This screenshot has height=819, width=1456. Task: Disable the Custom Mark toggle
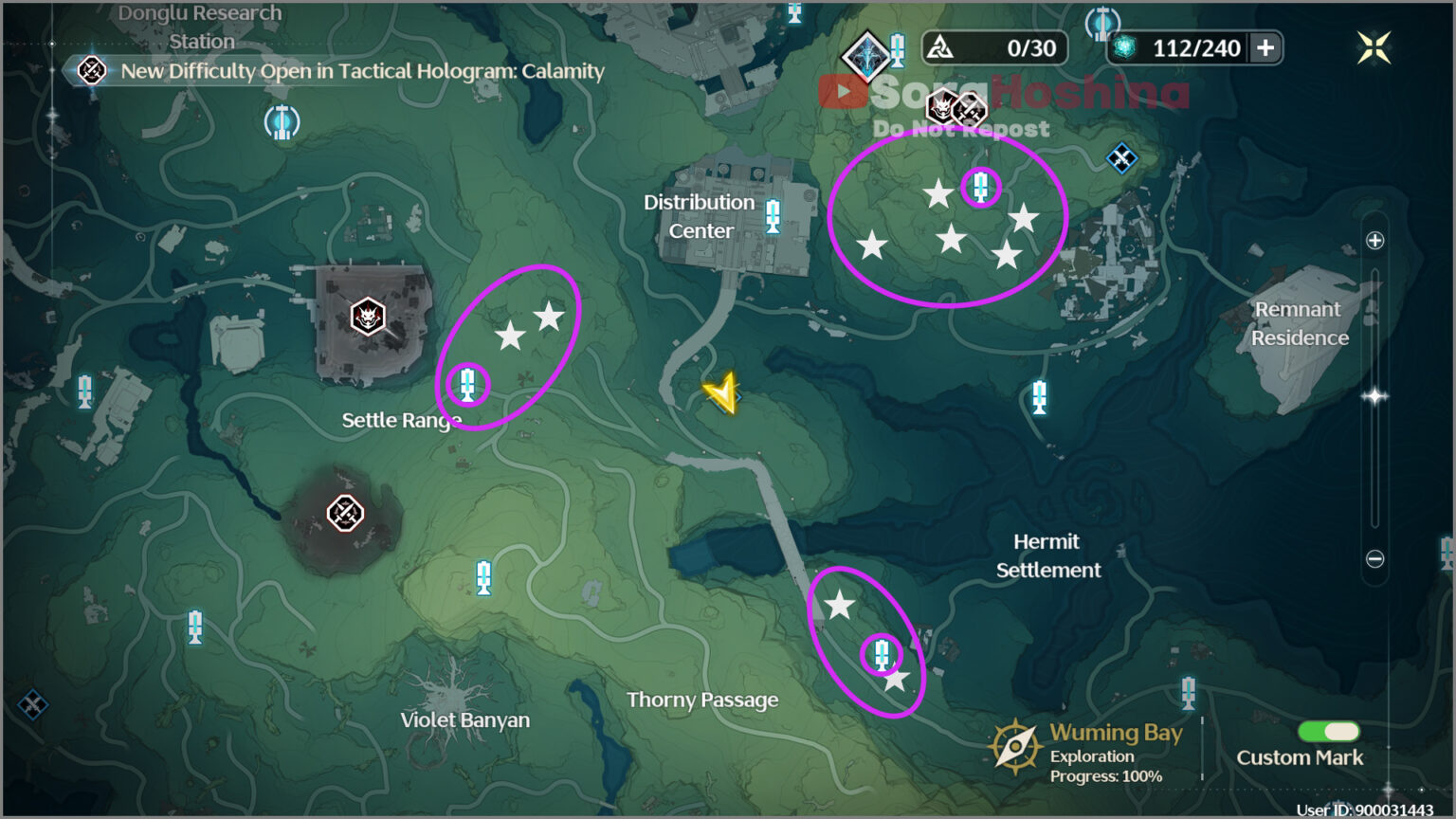(1330, 731)
